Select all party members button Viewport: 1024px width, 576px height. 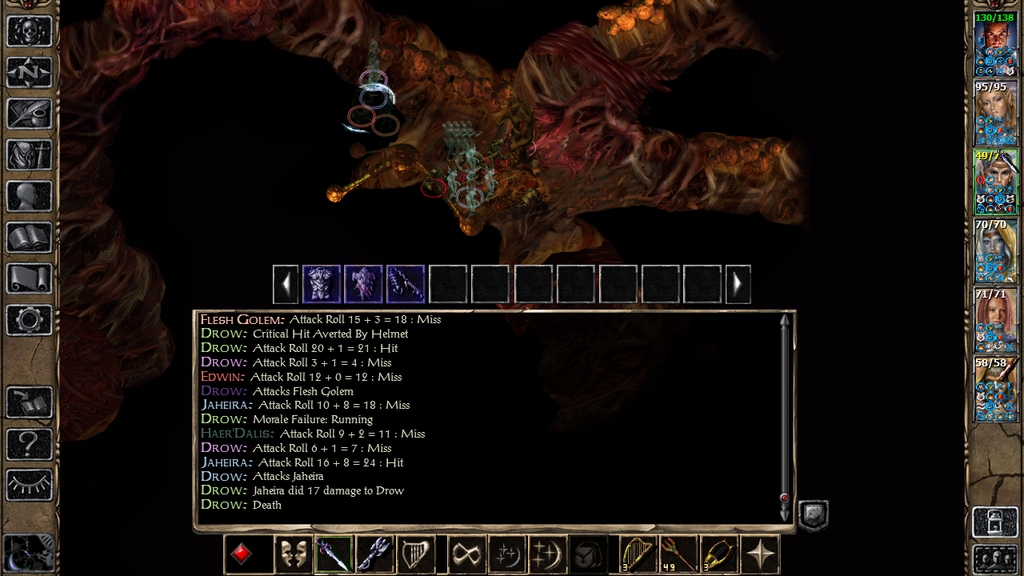(996, 559)
